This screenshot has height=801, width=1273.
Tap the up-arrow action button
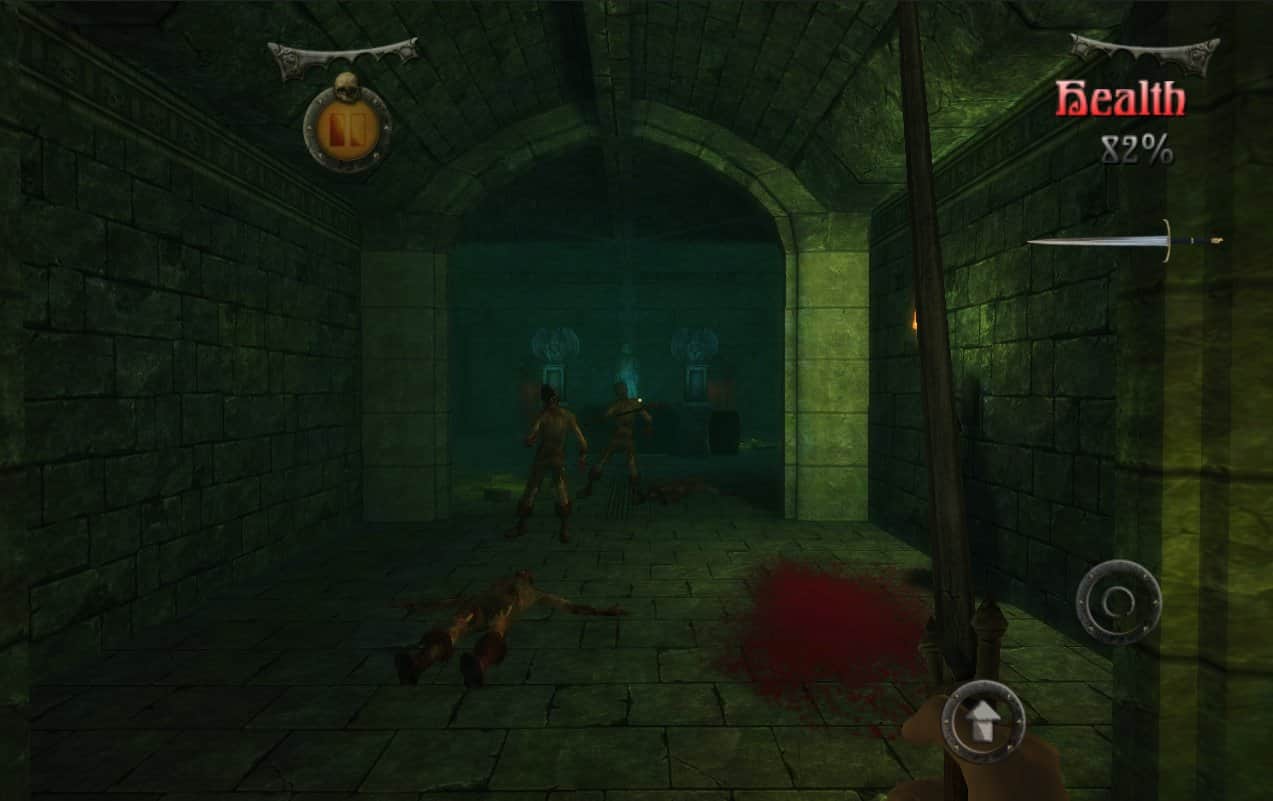[983, 722]
